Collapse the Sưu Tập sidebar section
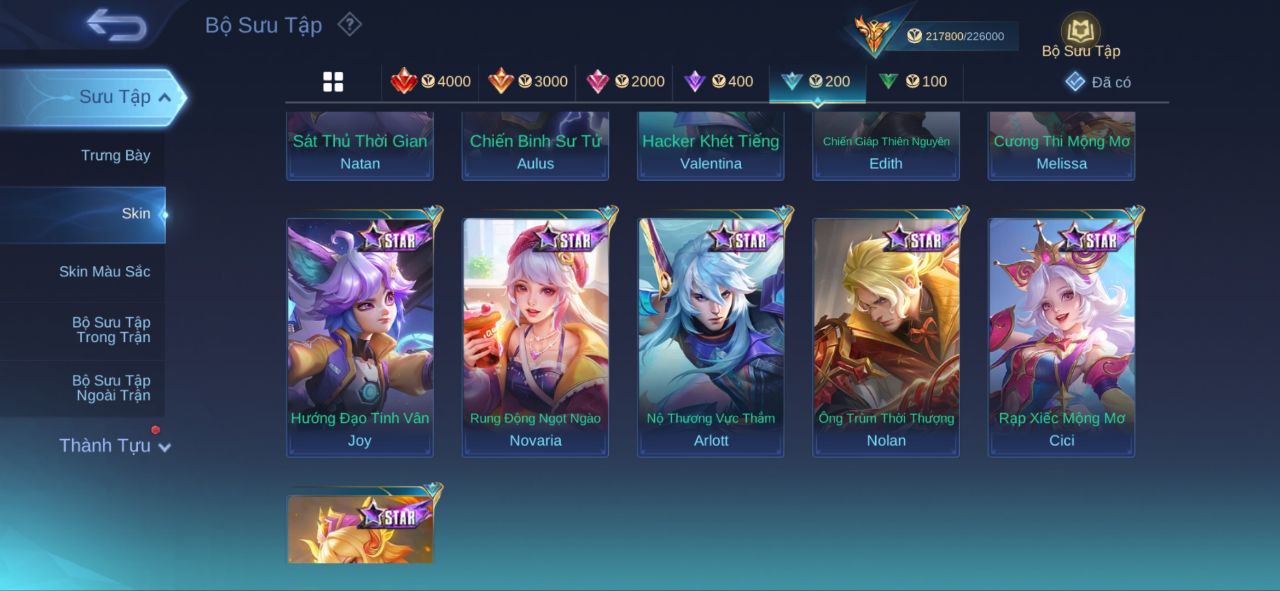Viewport: 1280px width, 591px height. coord(165,97)
